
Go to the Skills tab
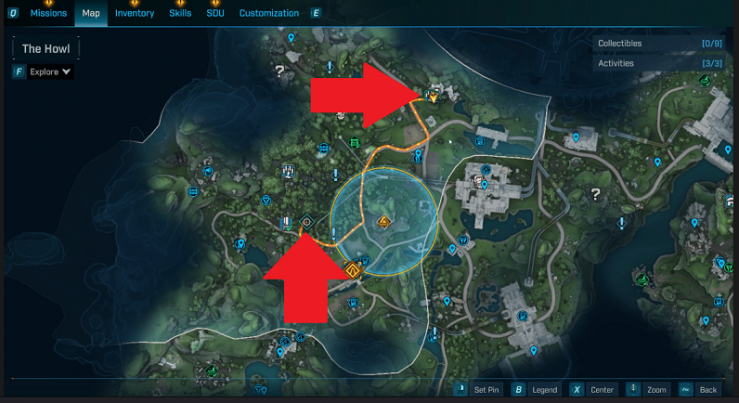[180, 14]
